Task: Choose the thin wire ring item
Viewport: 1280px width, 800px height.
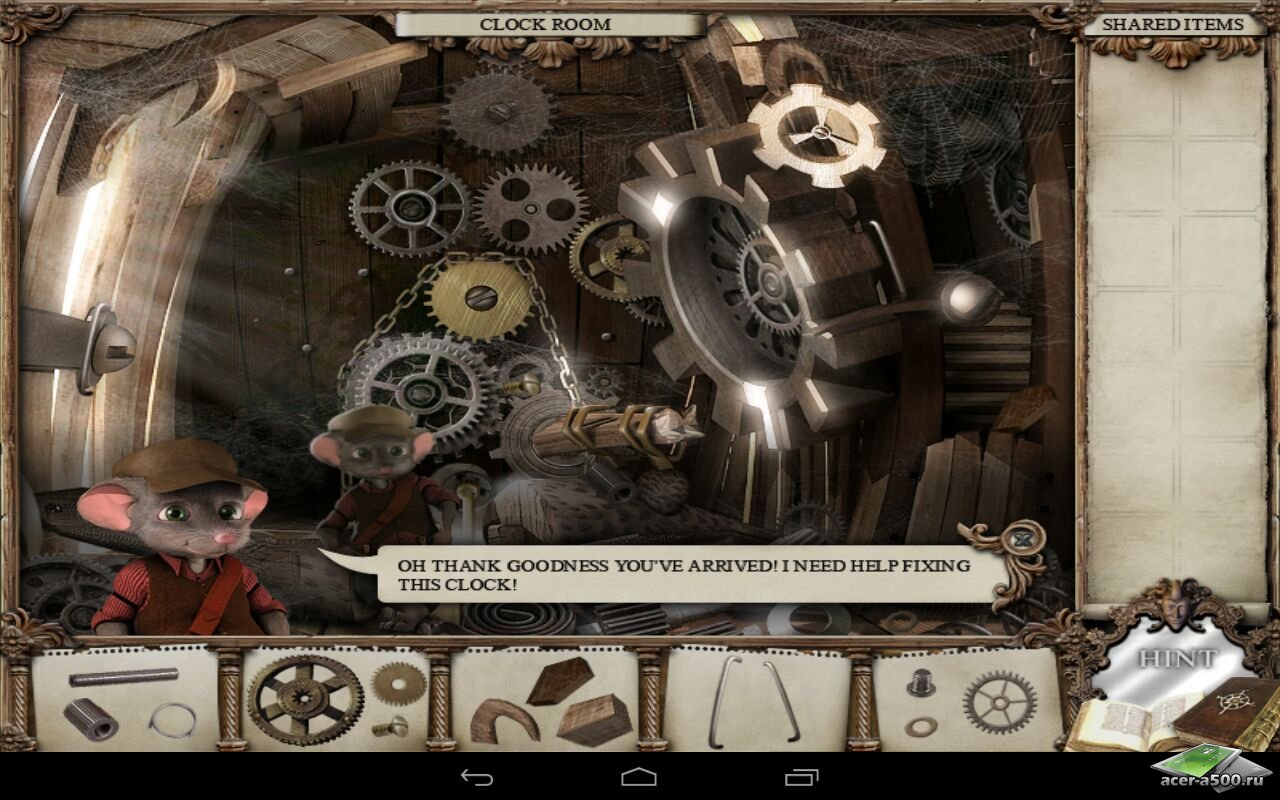Action: pos(173,719)
